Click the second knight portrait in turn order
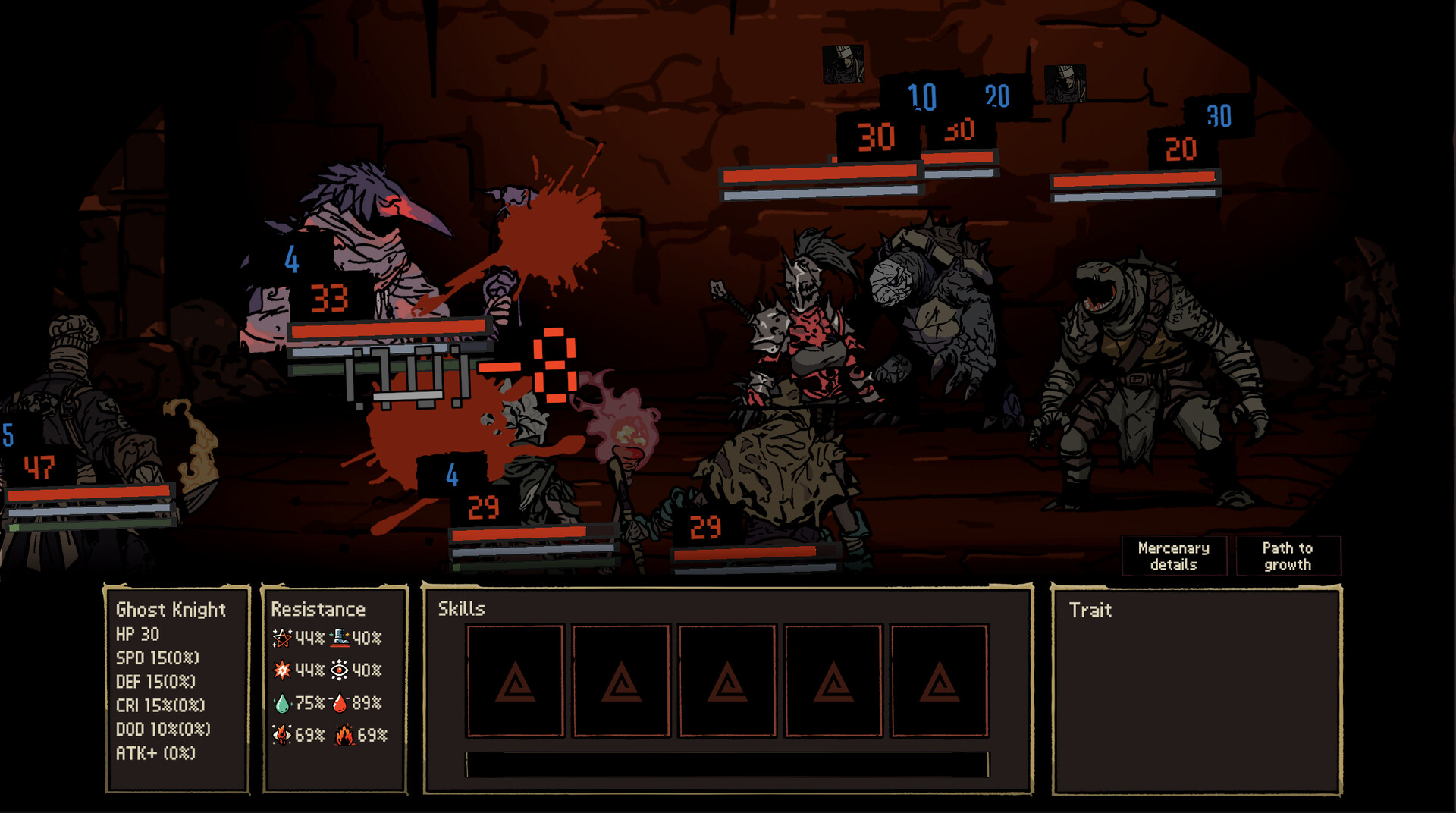The height and width of the screenshot is (813, 1456). [x=1065, y=86]
